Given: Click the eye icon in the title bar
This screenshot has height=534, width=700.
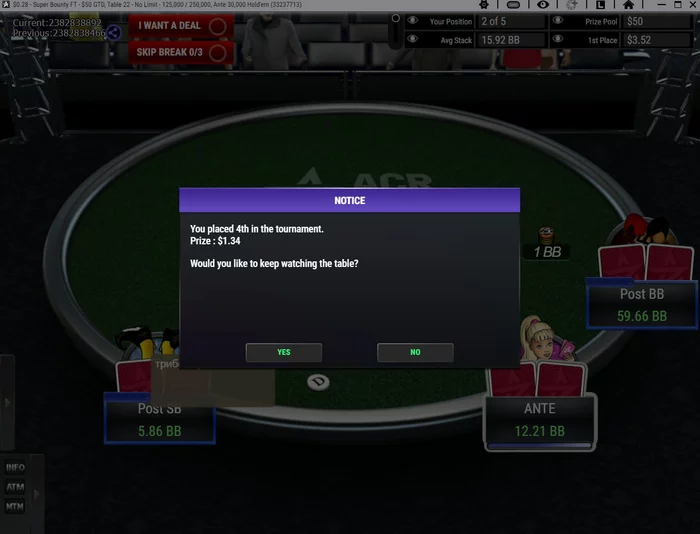Looking at the screenshot, I should point(543,5).
